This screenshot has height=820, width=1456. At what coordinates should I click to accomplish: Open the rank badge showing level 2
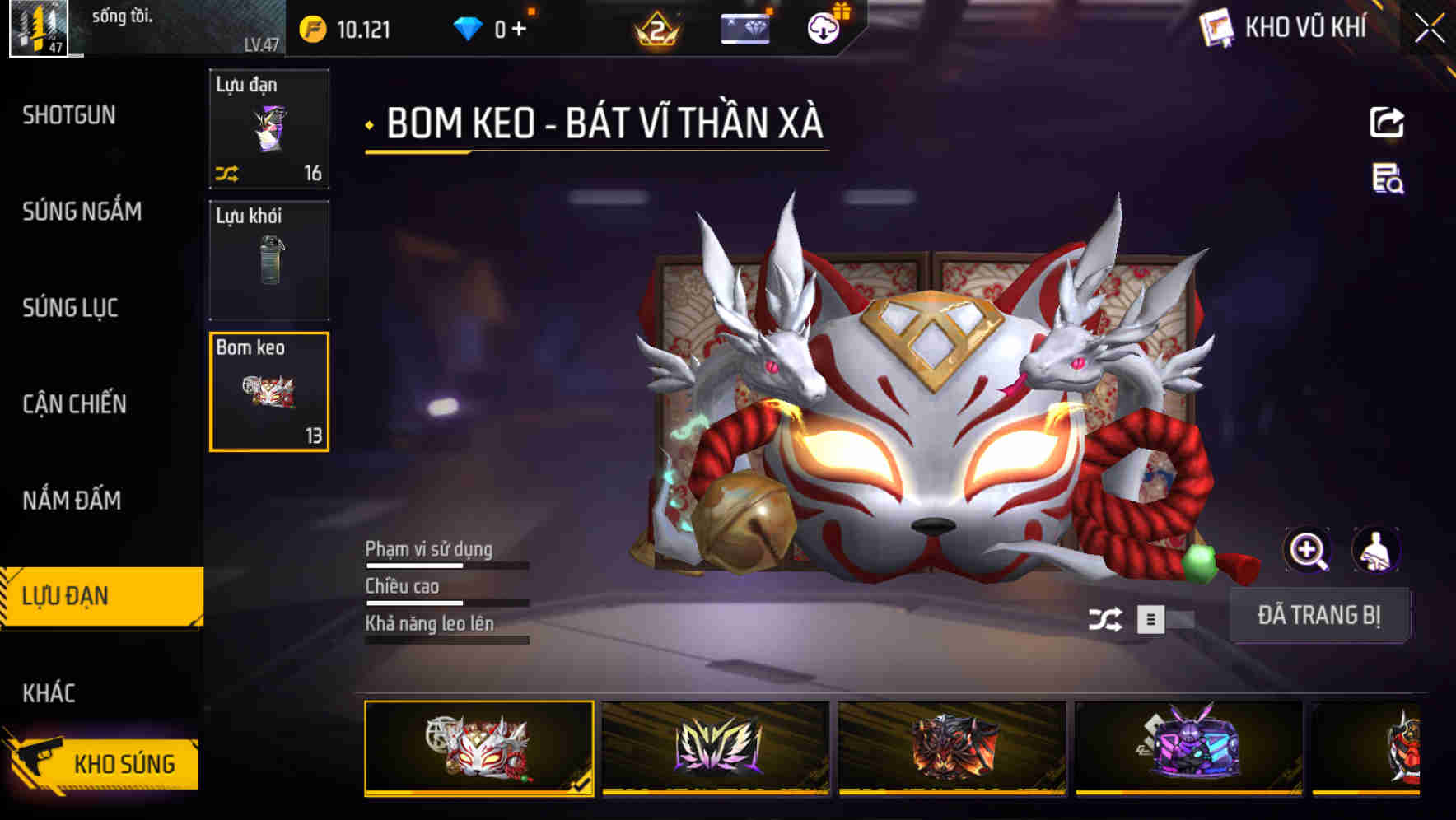click(654, 31)
